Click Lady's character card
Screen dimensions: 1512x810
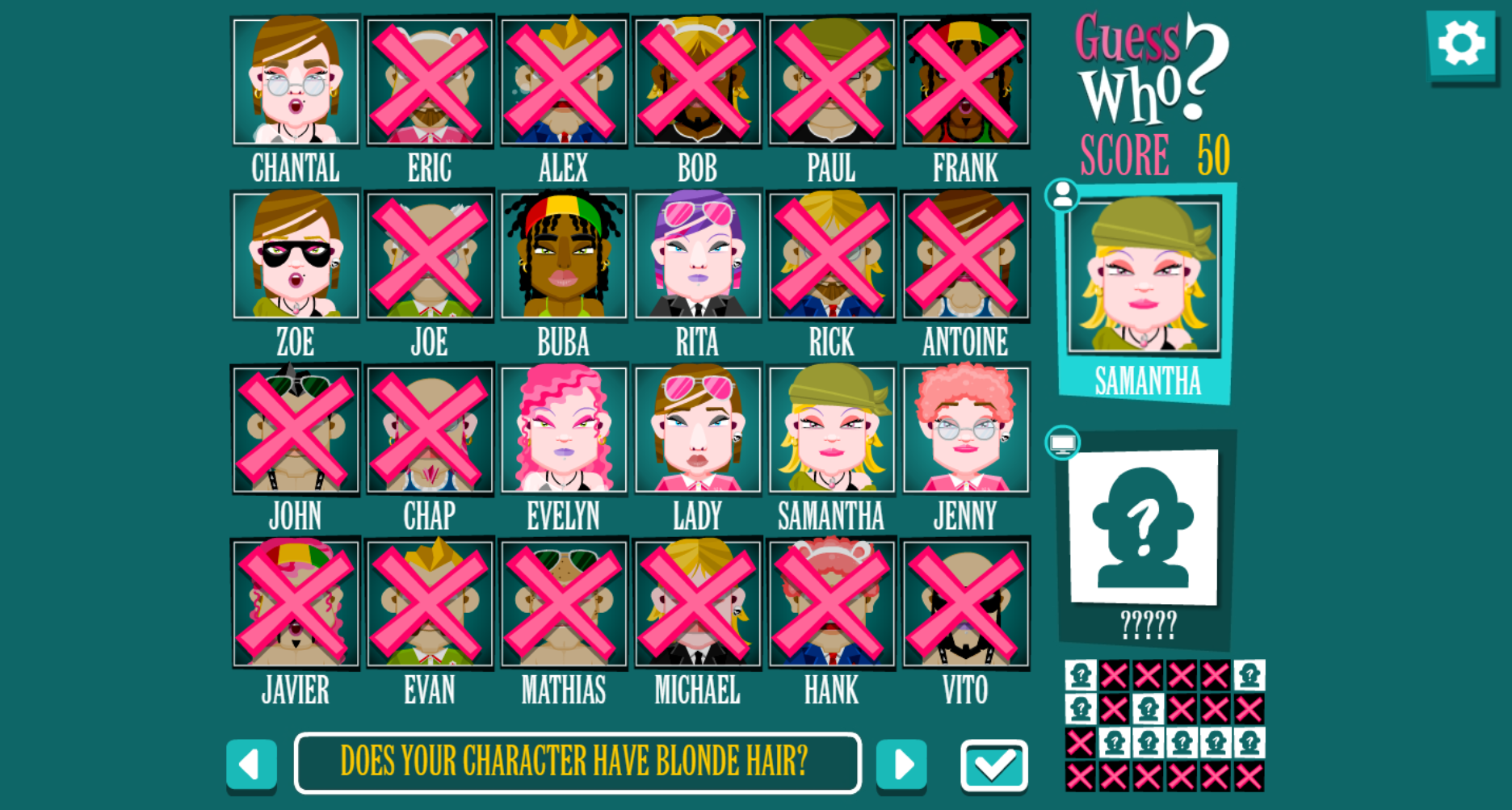click(697, 429)
